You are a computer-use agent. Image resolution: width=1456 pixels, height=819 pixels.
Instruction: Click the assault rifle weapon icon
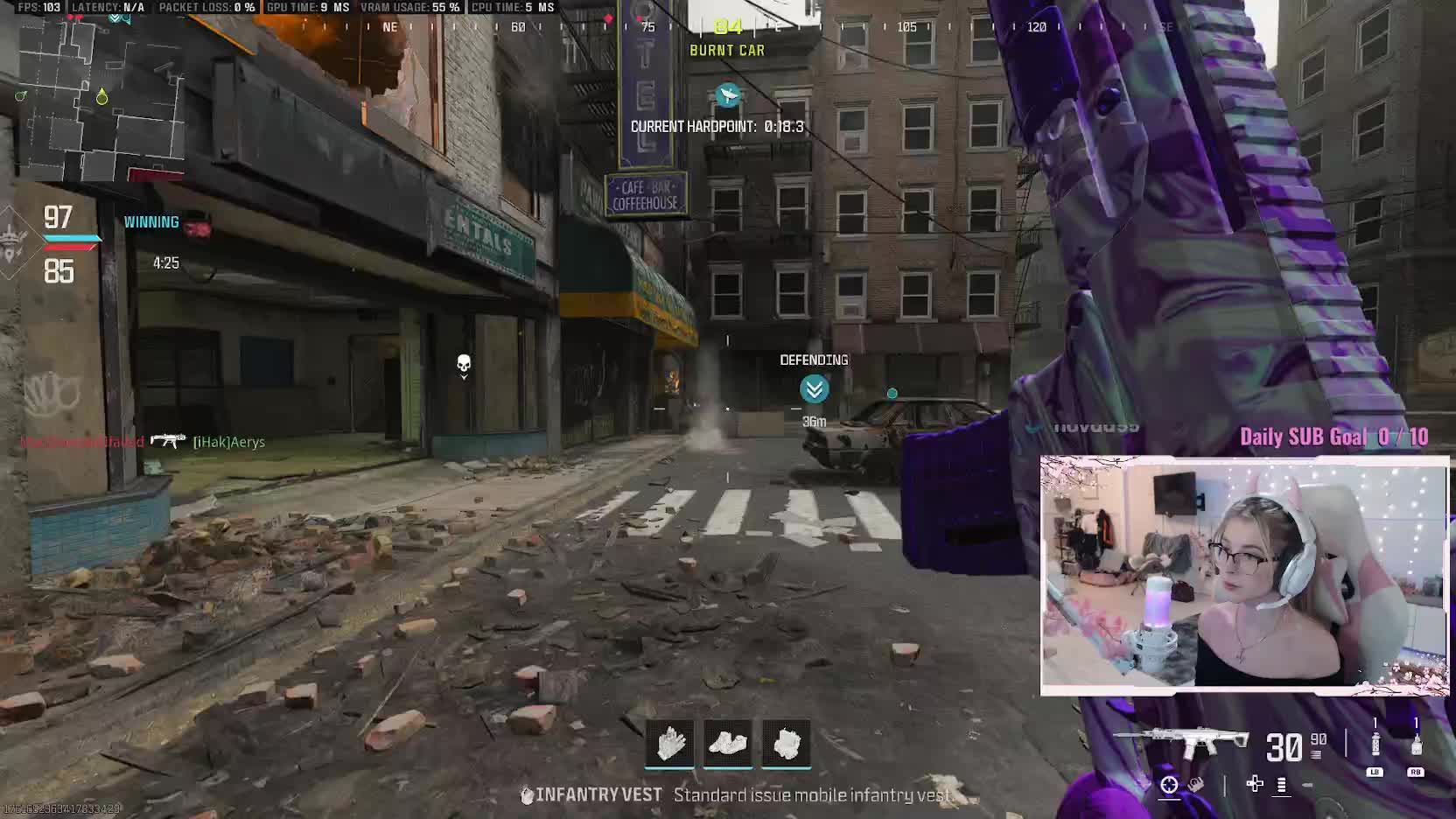(x=1183, y=742)
